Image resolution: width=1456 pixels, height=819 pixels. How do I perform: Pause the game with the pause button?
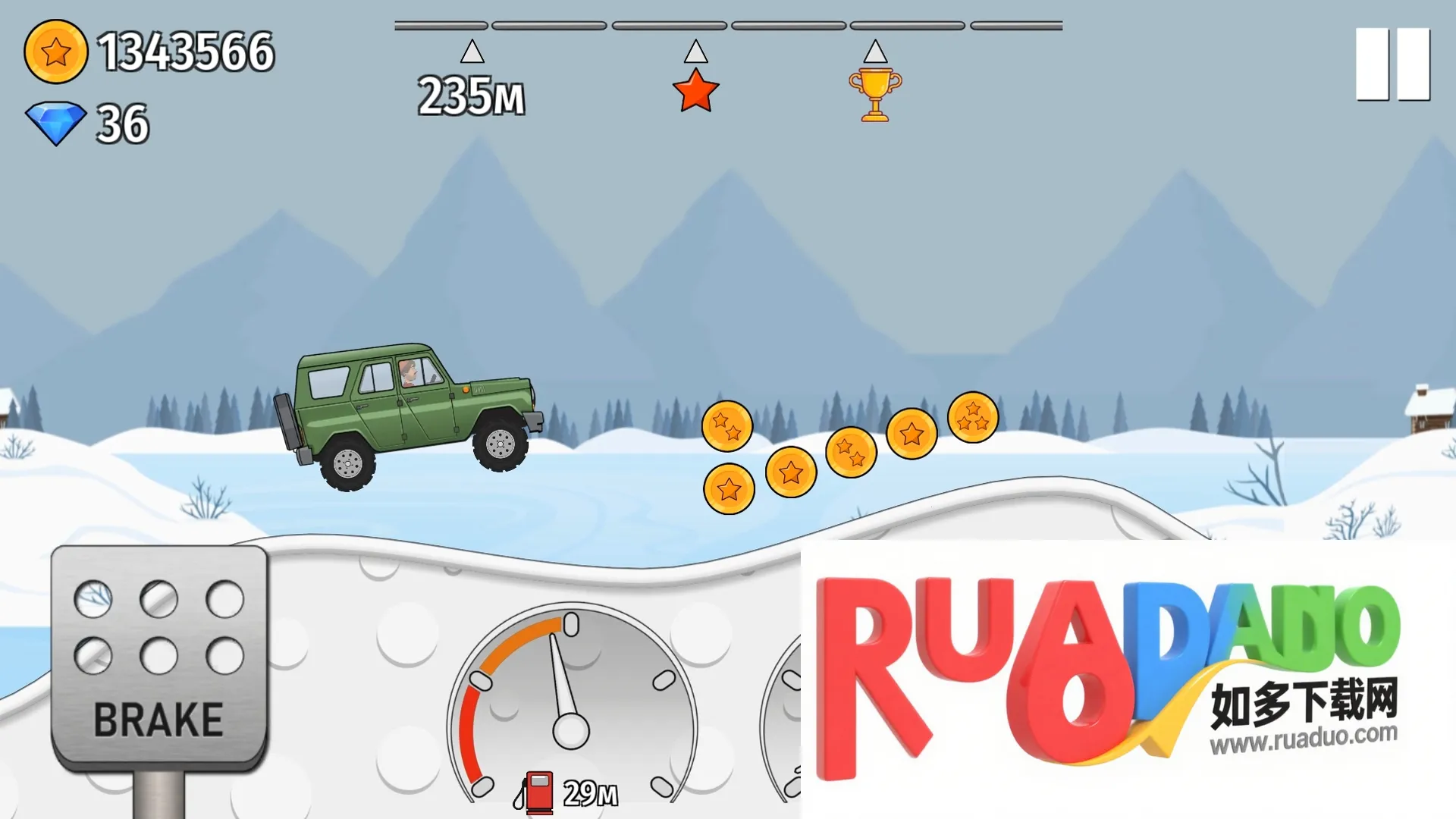pos(1392,64)
